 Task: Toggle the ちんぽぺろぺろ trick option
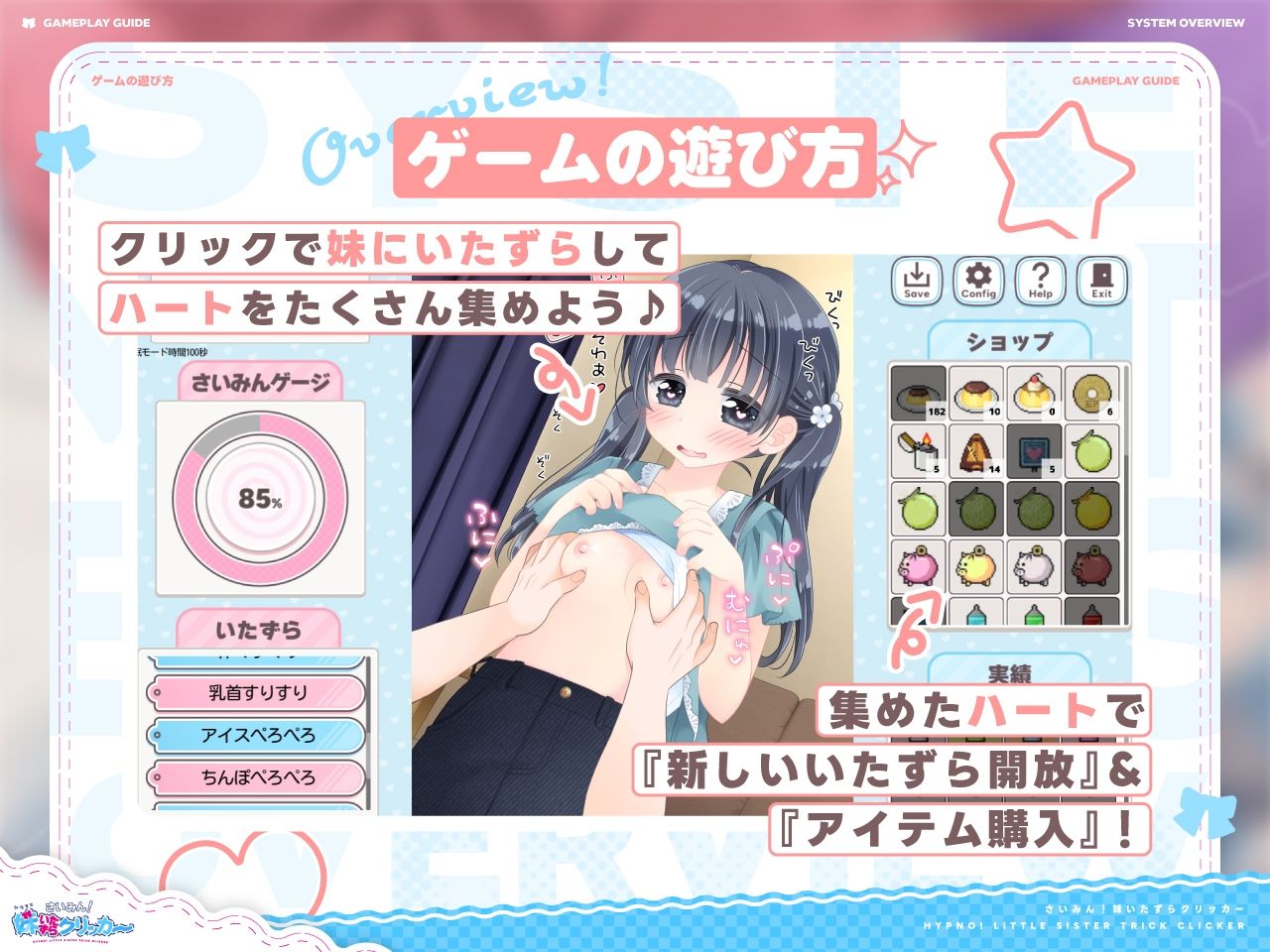click(x=260, y=776)
